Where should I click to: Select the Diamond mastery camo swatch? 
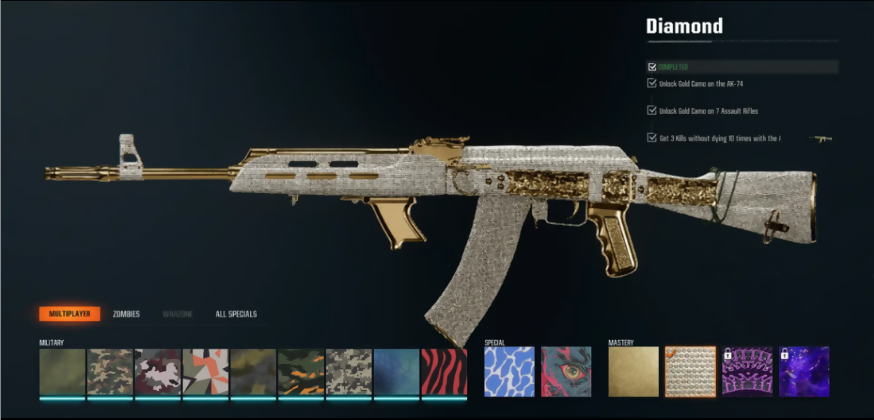pyautogui.click(x=690, y=372)
